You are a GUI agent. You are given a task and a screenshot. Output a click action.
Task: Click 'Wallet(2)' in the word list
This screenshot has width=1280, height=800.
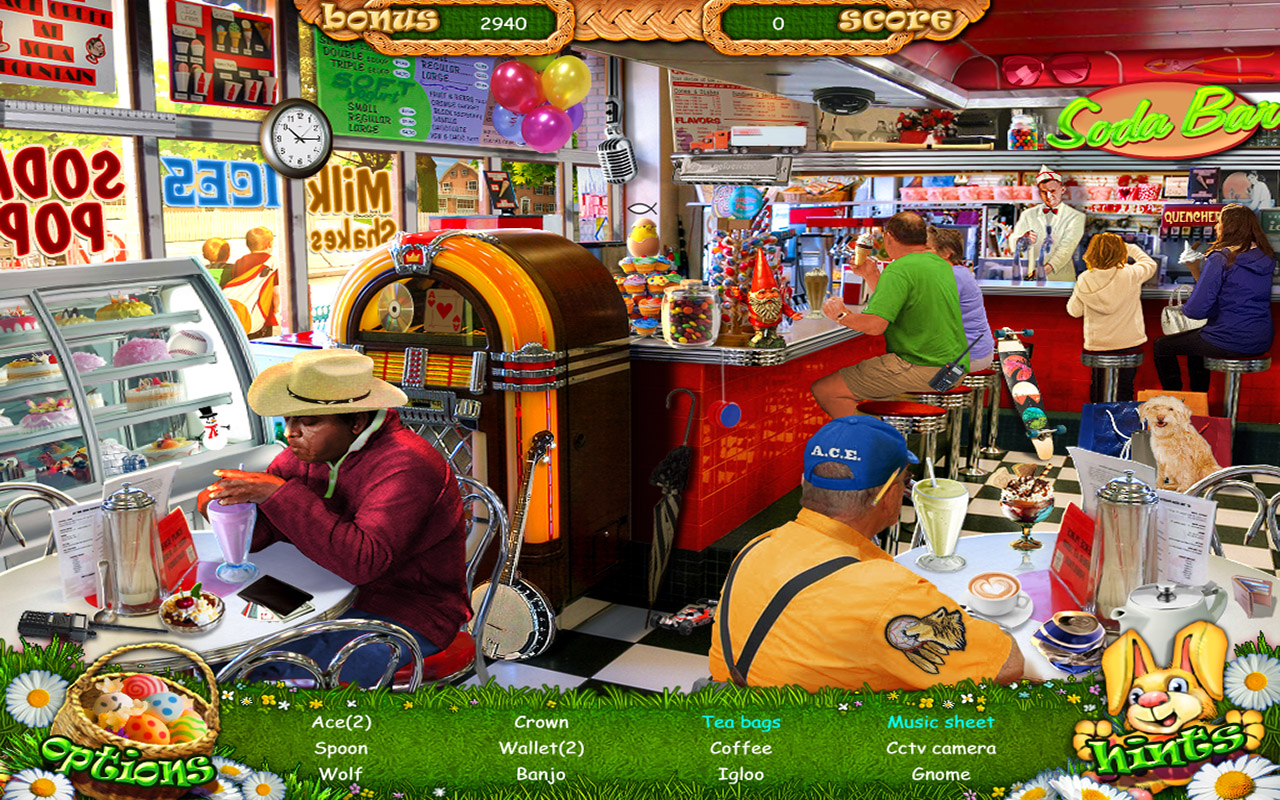pos(540,747)
